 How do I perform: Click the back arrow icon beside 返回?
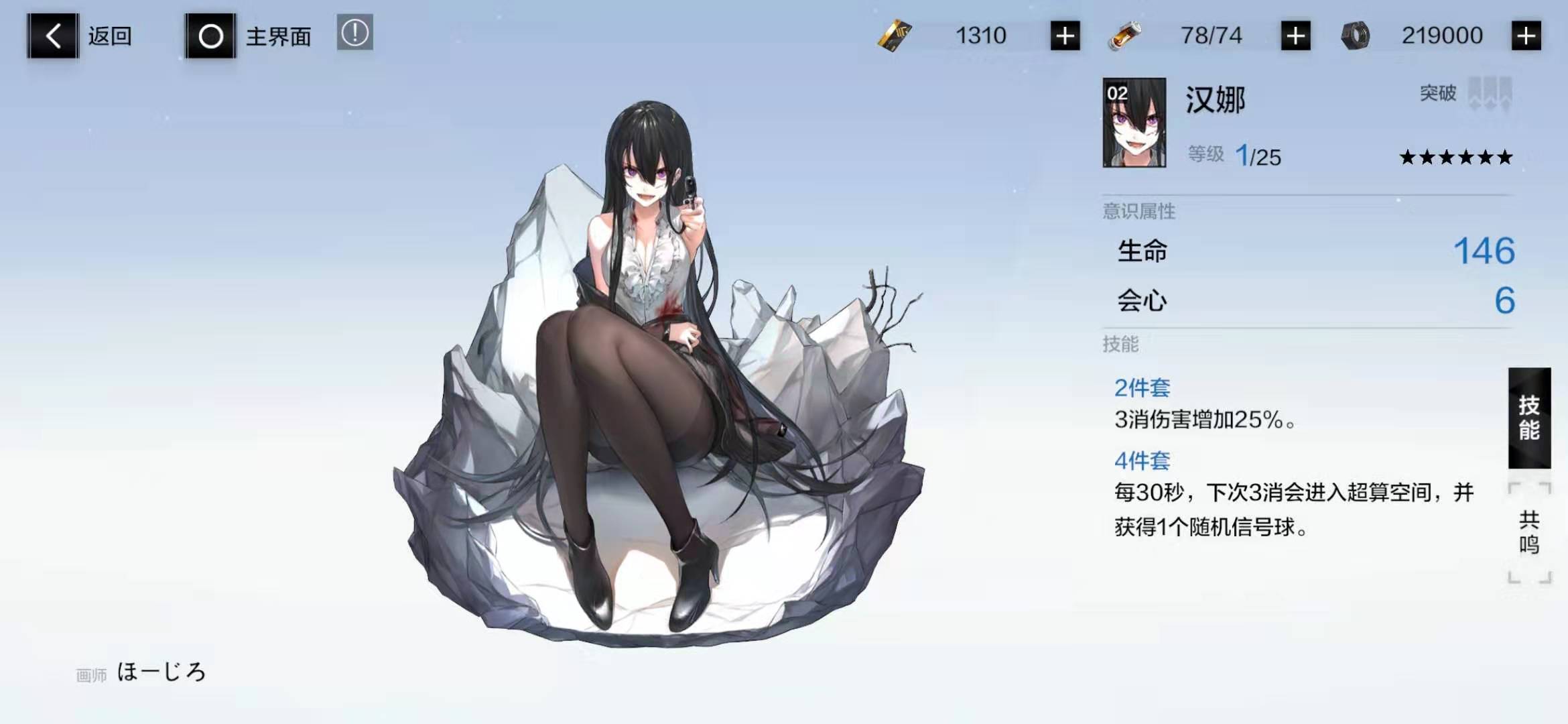click(x=52, y=36)
